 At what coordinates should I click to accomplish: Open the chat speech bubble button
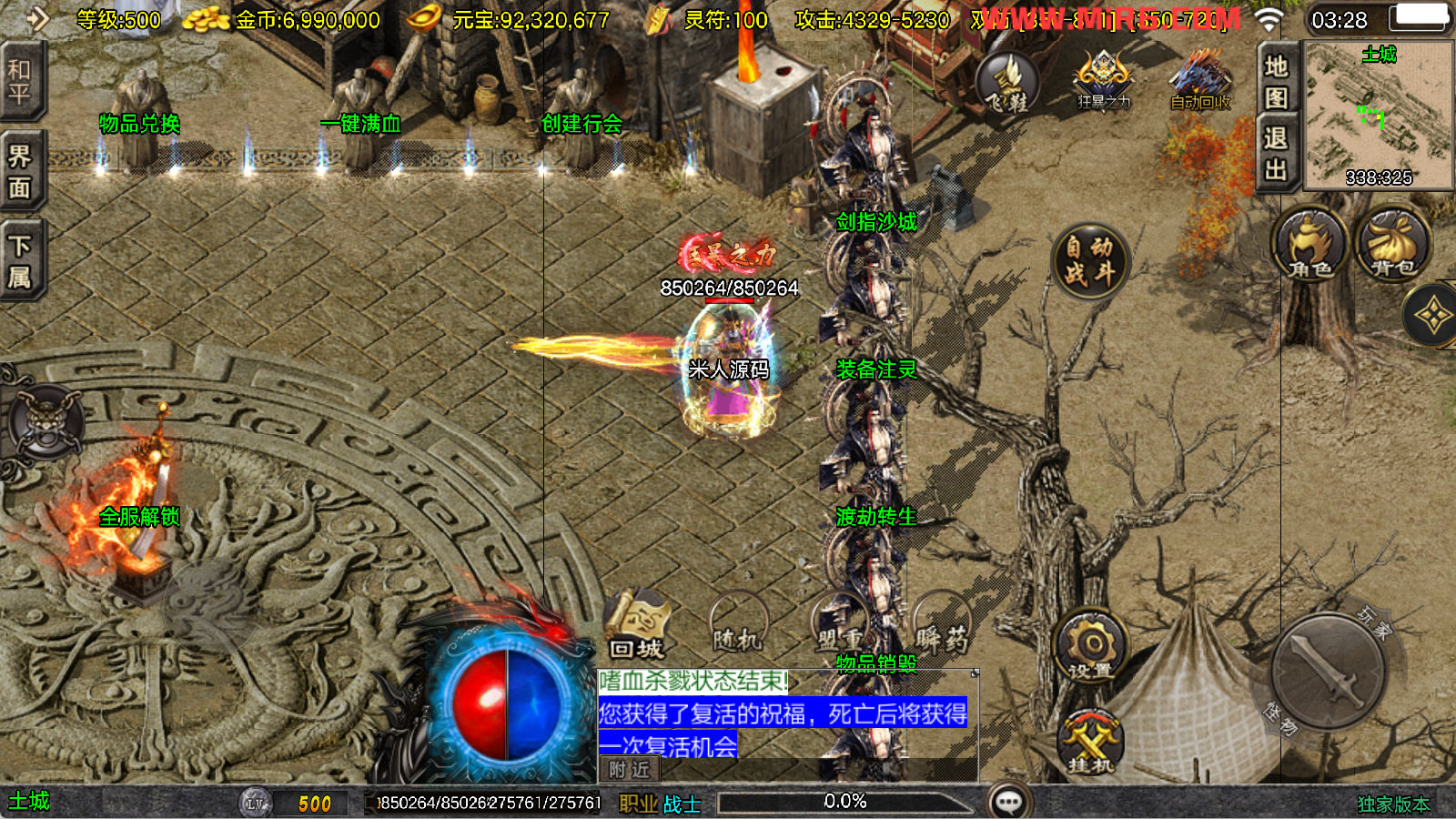pyautogui.click(x=1009, y=802)
